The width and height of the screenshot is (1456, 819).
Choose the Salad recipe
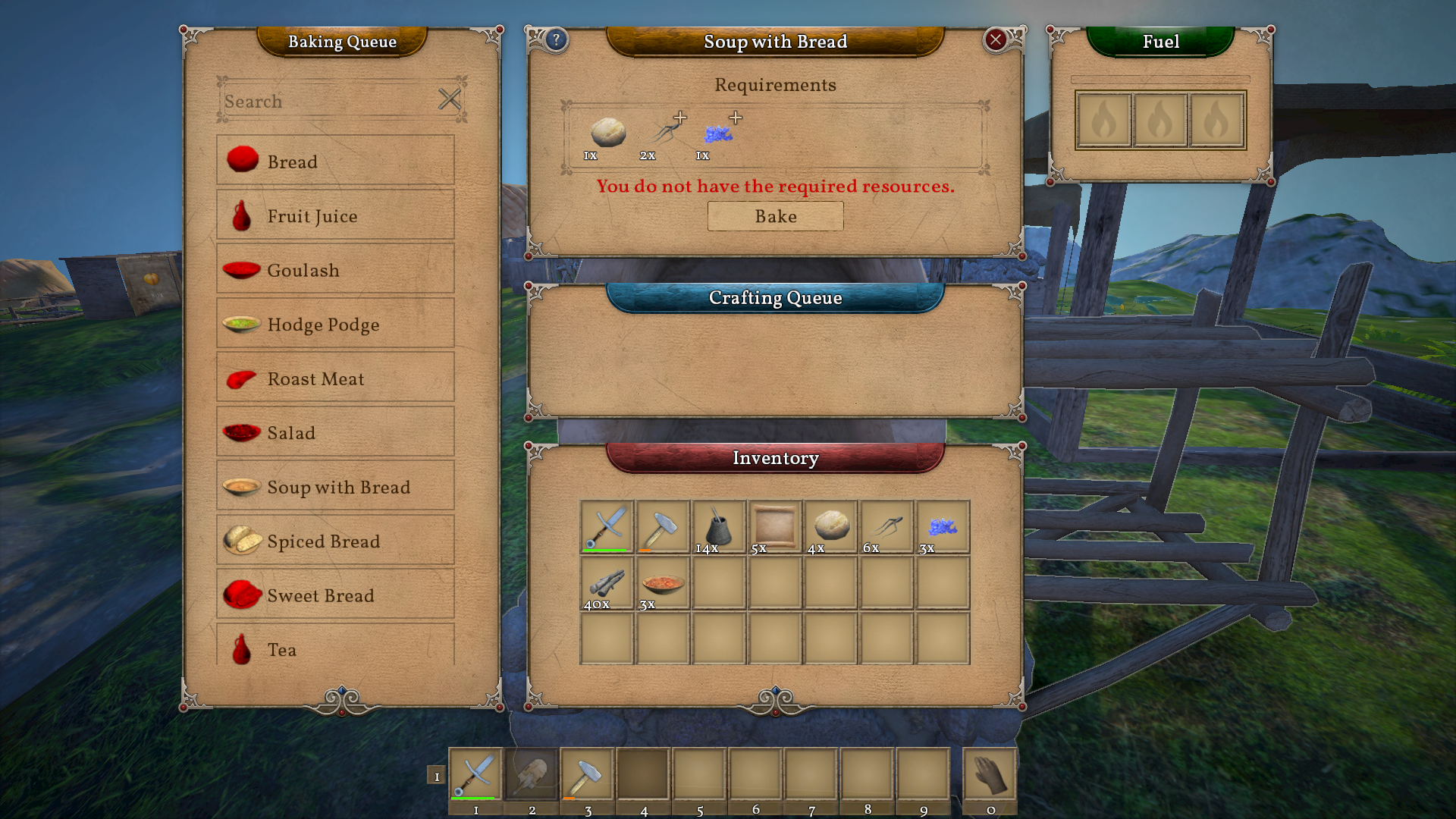[335, 432]
